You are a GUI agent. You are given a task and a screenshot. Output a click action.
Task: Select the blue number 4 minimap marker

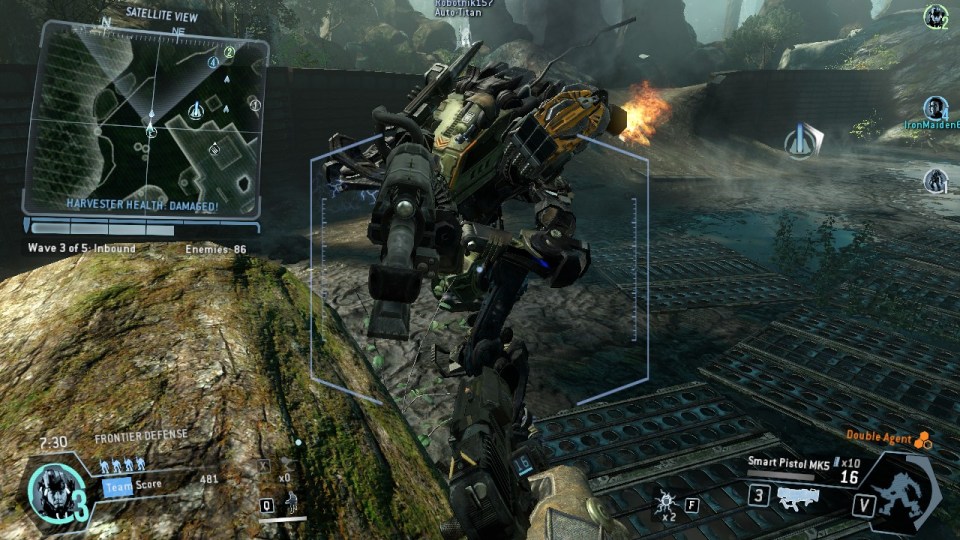click(212, 62)
